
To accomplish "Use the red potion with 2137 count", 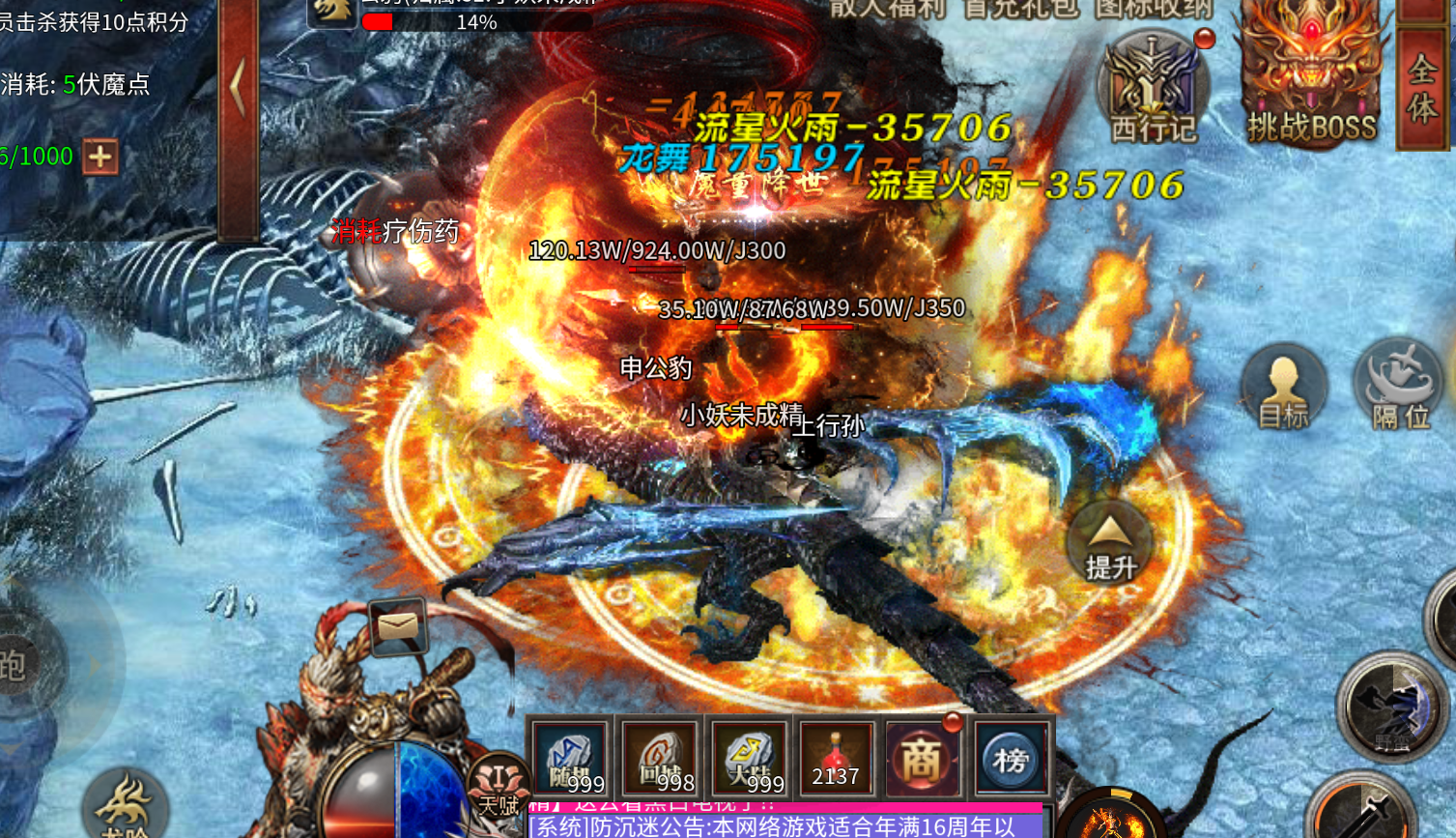I will pyautogui.click(x=836, y=760).
